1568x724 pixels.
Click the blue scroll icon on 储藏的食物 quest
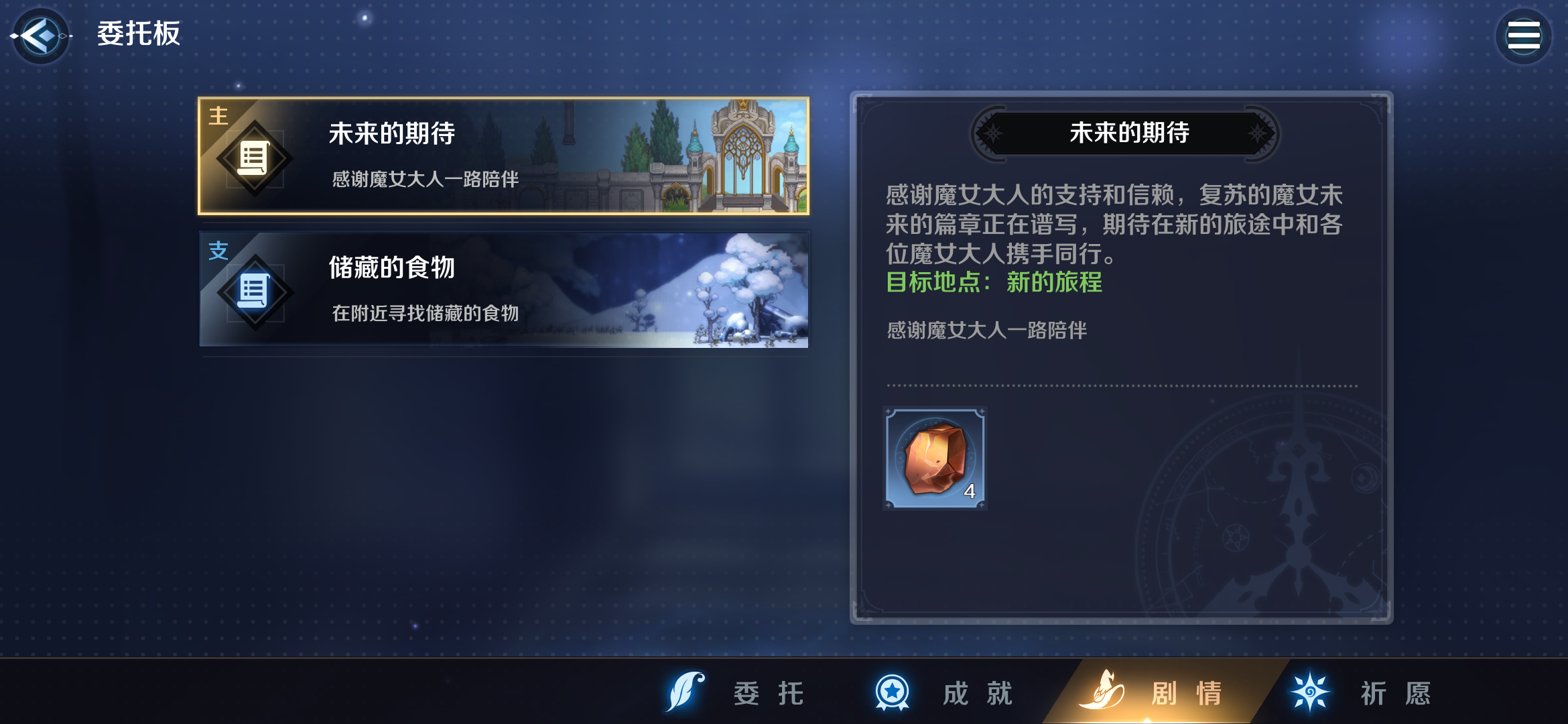[x=254, y=290]
